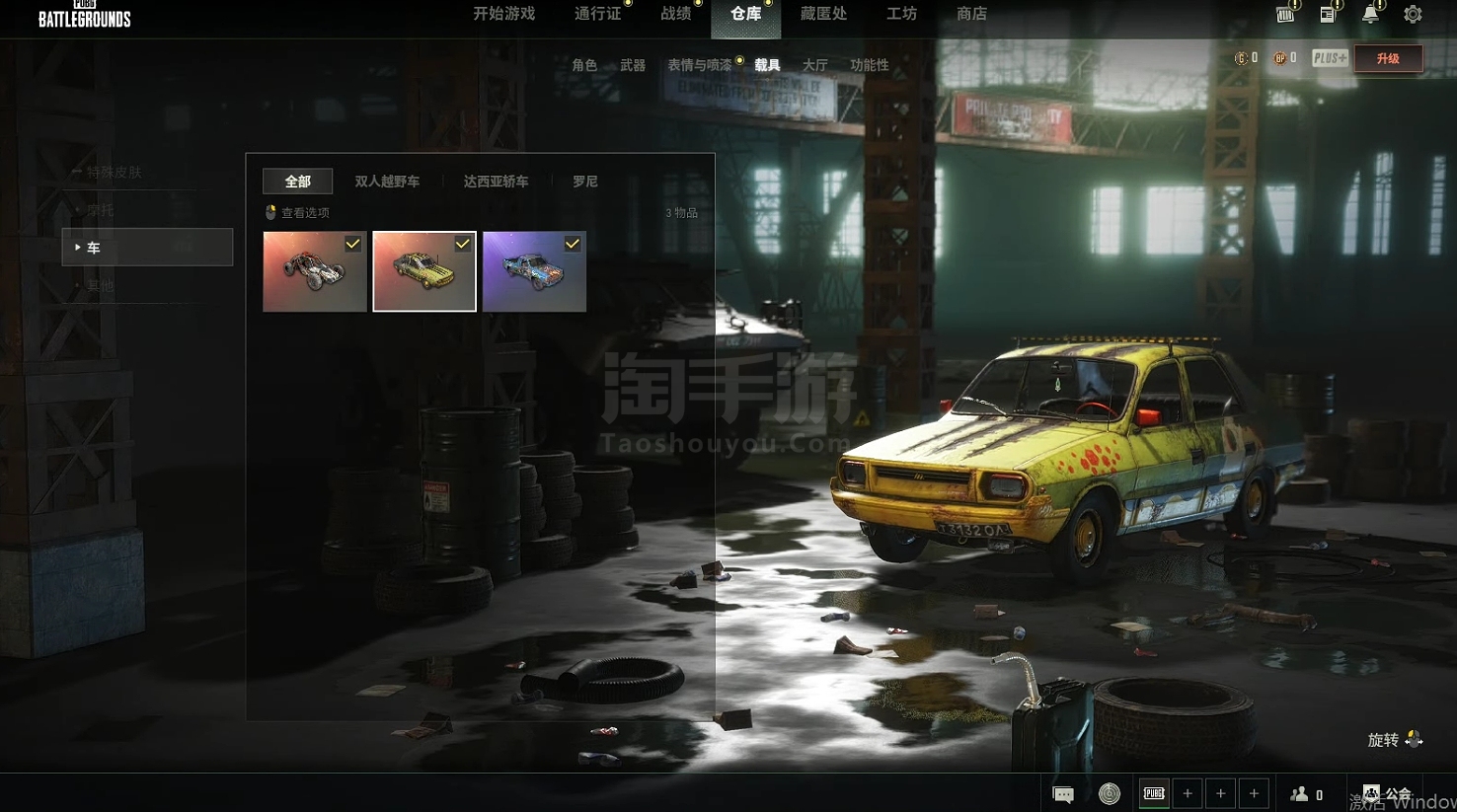The width and height of the screenshot is (1457, 812).
Task: Filter vehicles by 双人越野车
Action: (x=387, y=182)
